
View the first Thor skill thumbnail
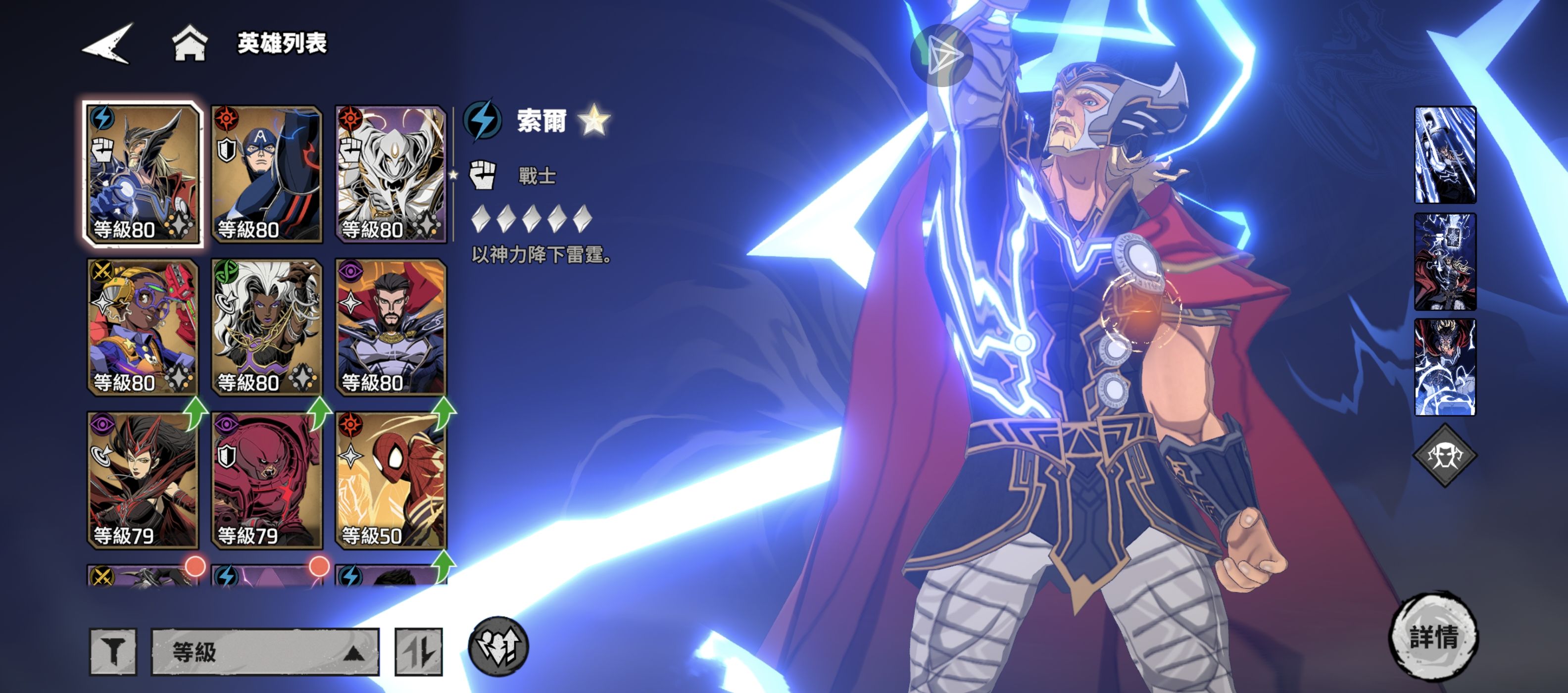(x=1445, y=154)
